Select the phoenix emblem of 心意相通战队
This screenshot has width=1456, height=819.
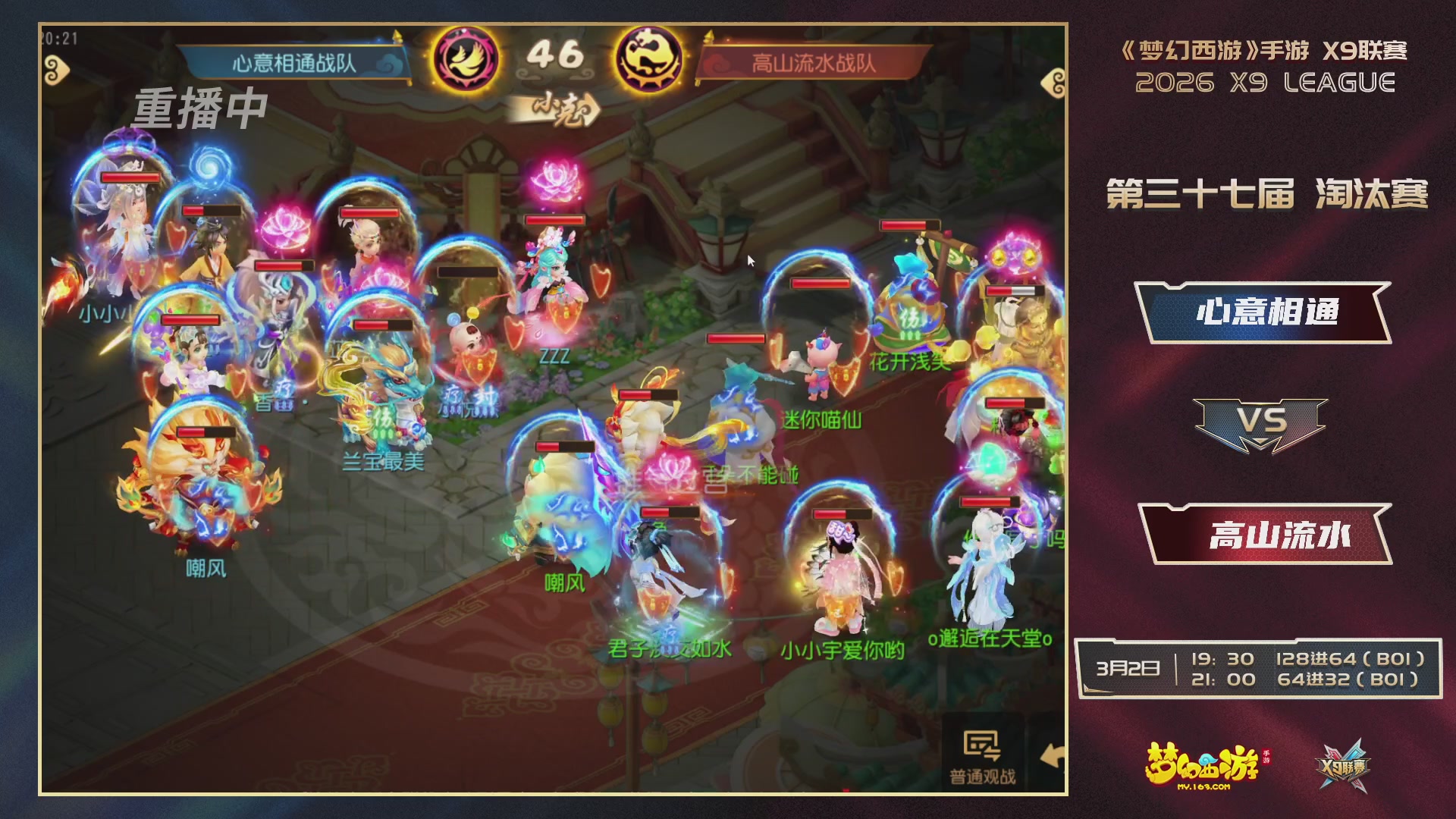click(x=465, y=55)
